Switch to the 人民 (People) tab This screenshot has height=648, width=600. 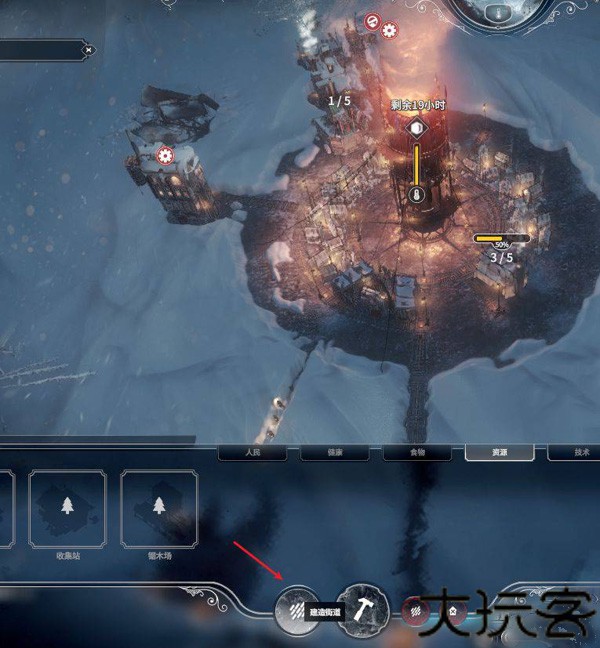pos(253,453)
